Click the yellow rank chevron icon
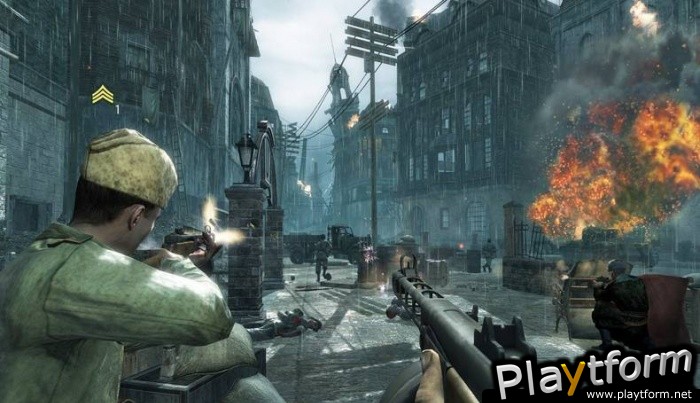700x403 pixels. coord(102,94)
